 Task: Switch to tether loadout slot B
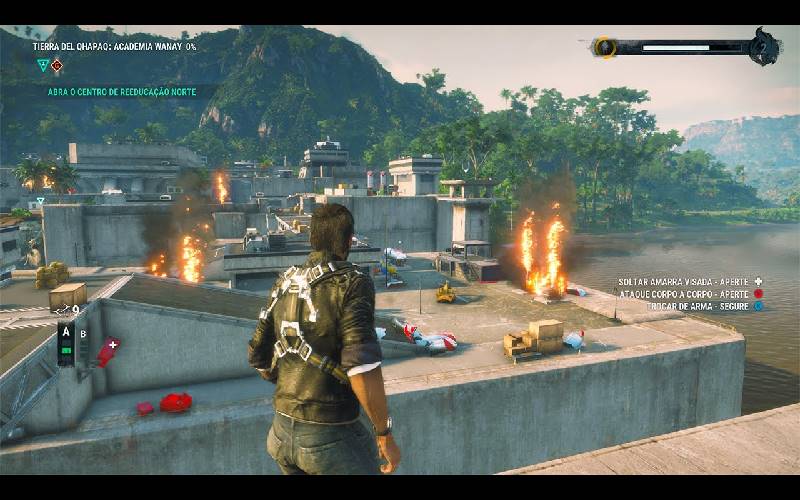(84, 334)
